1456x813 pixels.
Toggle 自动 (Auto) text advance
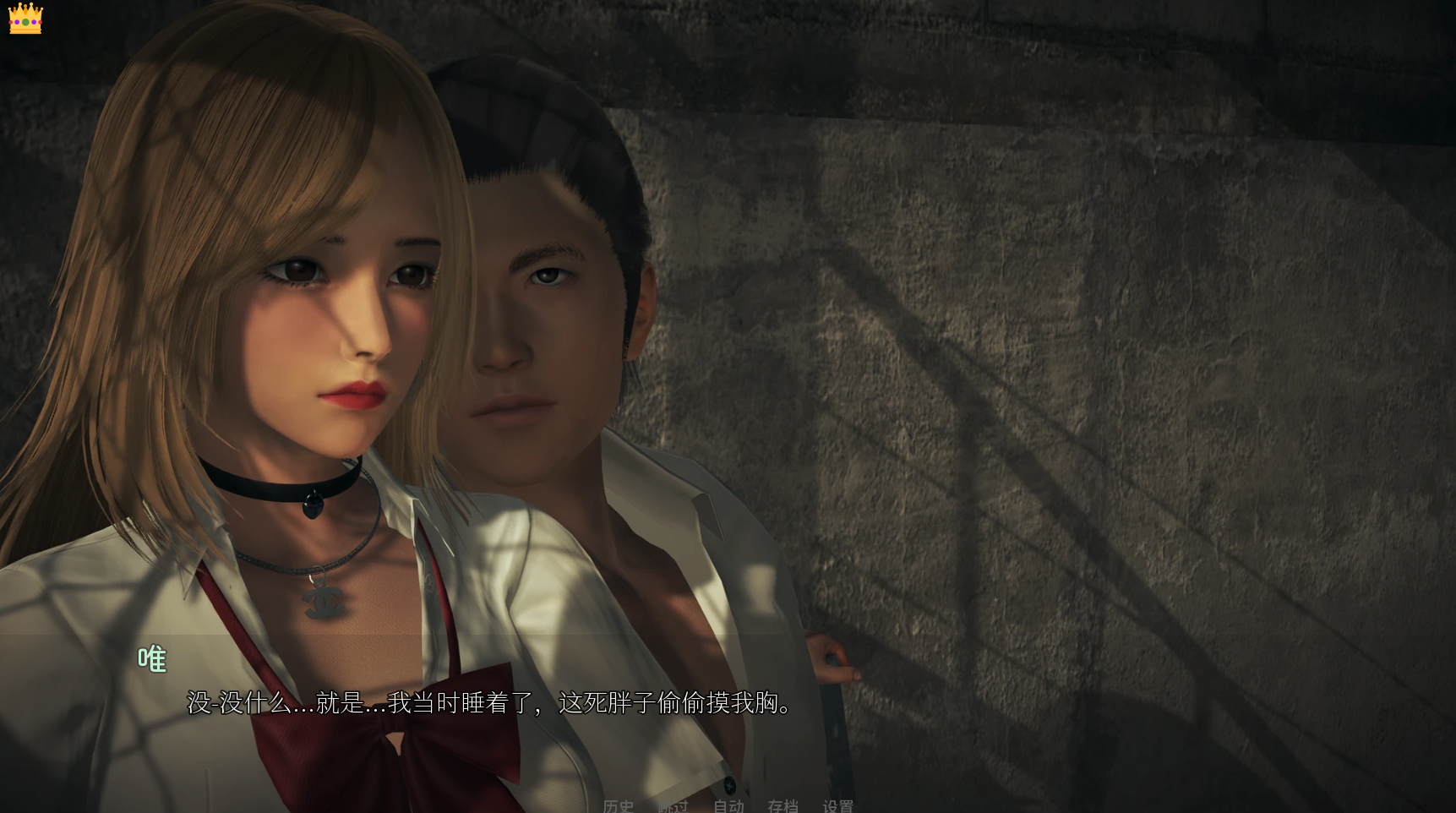tap(728, 806)
